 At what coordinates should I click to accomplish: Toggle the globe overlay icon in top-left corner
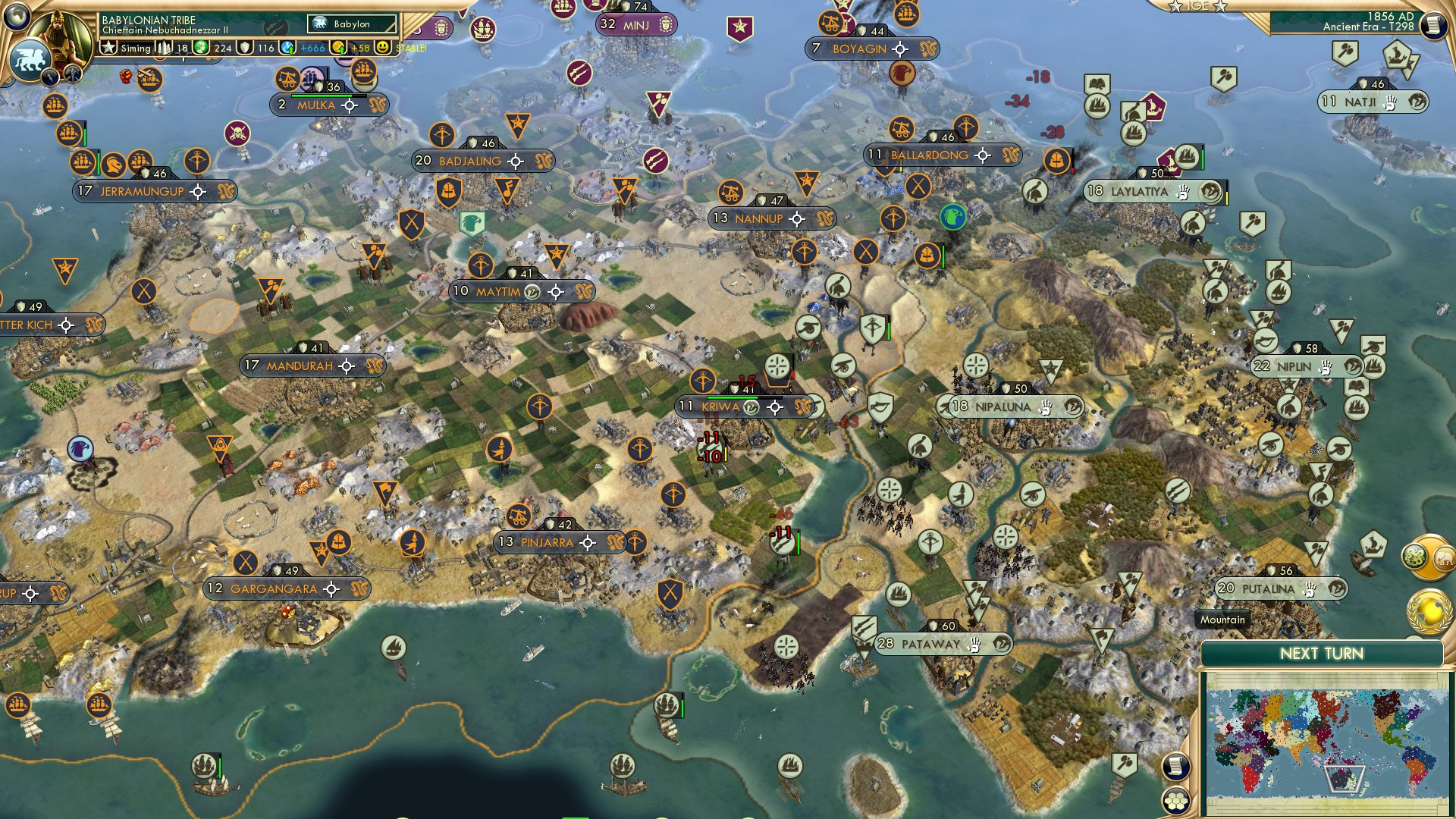coord(15,17)
